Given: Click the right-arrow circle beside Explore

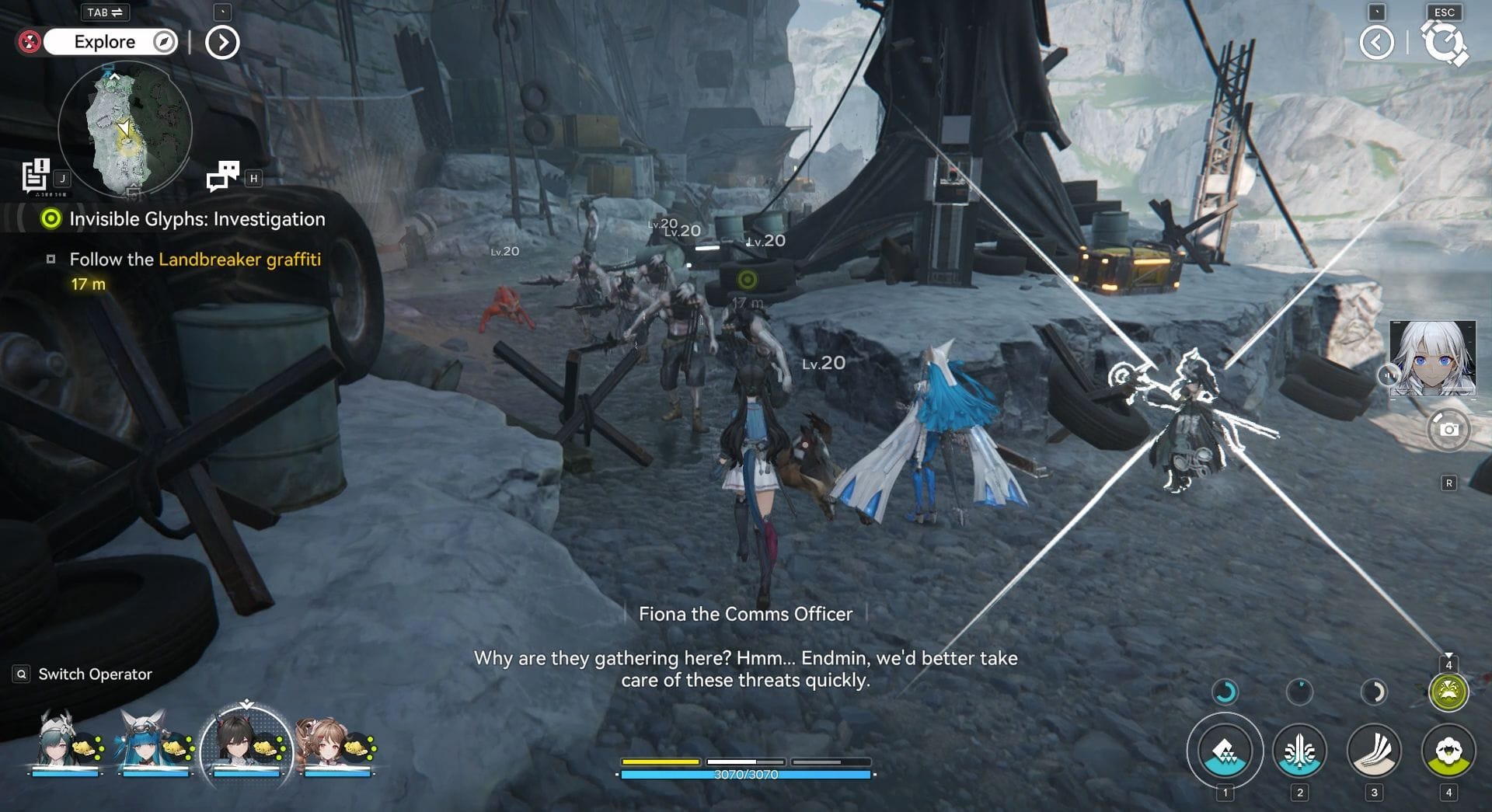Looking at the screenshot, I should click(x=222, y=43).
